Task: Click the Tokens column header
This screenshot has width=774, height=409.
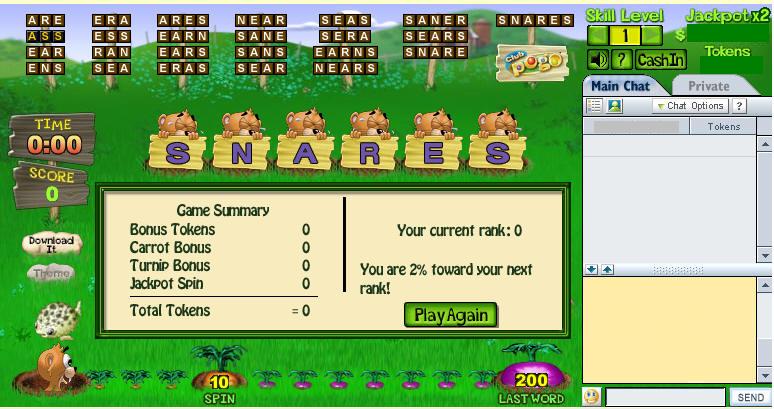Action: (x=723, y=127)
